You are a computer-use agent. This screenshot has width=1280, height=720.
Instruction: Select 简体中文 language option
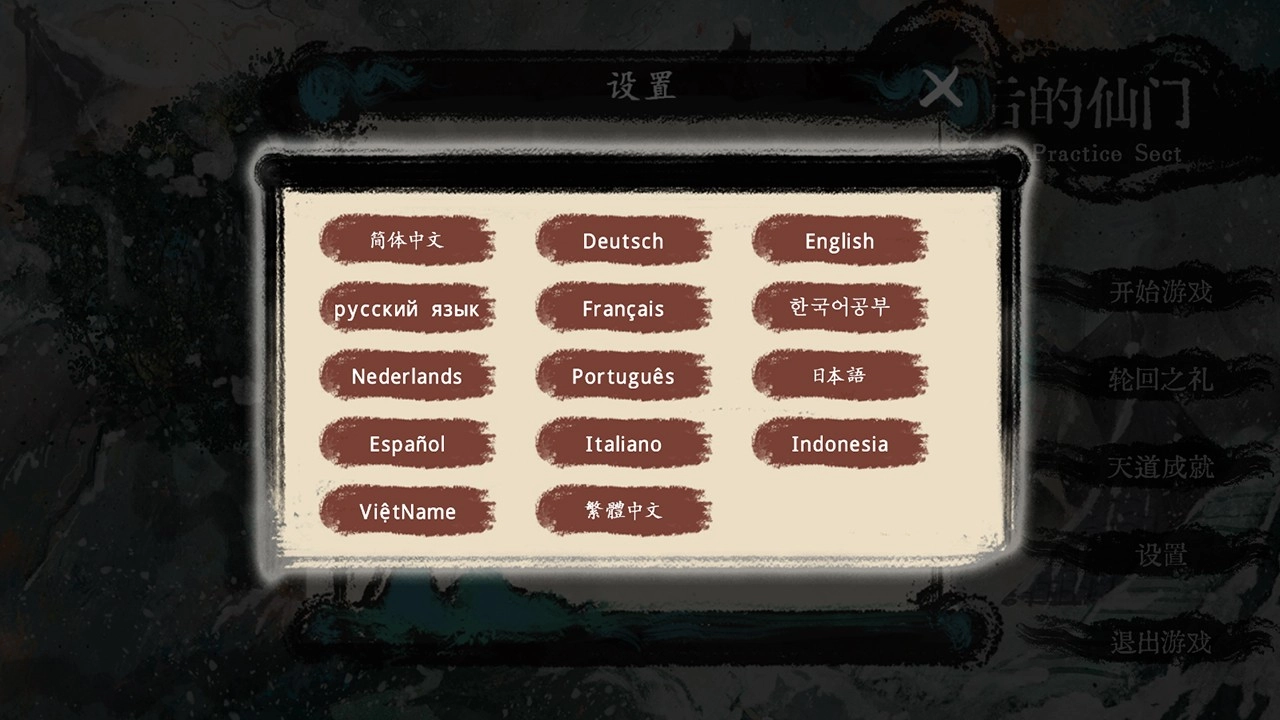pos(406,240)
